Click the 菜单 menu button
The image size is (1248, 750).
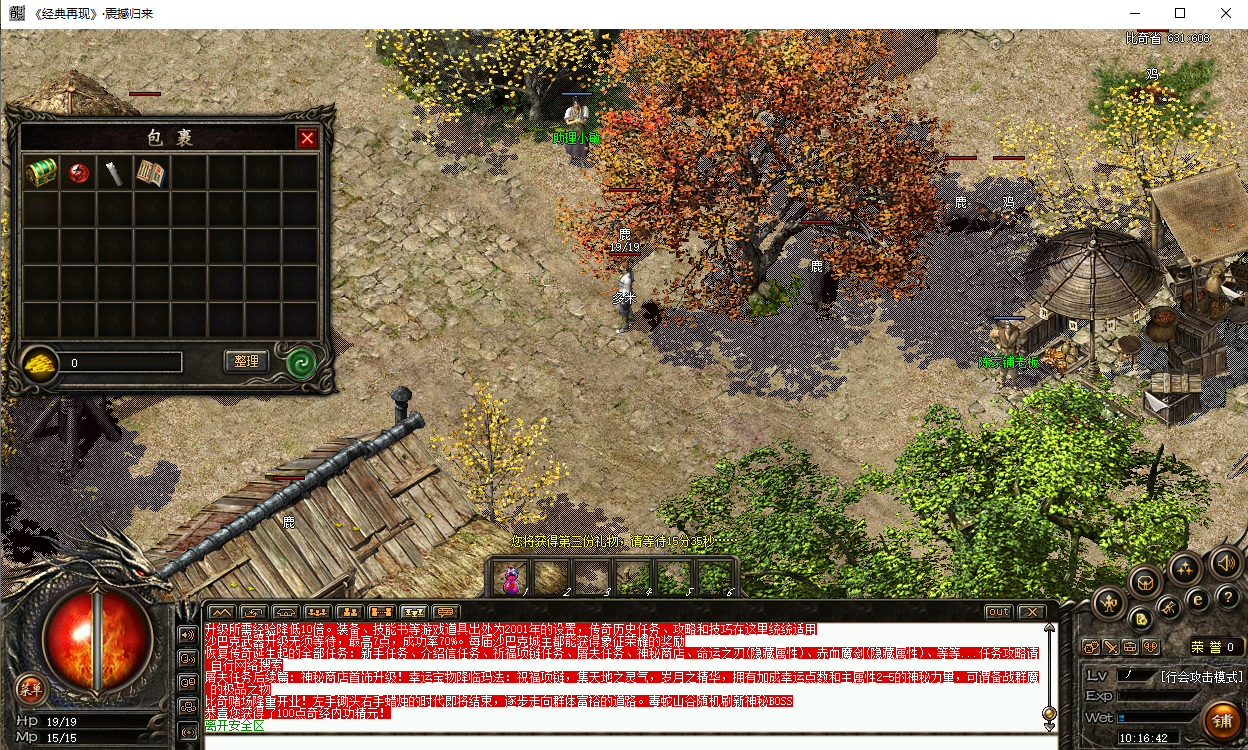click(31, 688)
